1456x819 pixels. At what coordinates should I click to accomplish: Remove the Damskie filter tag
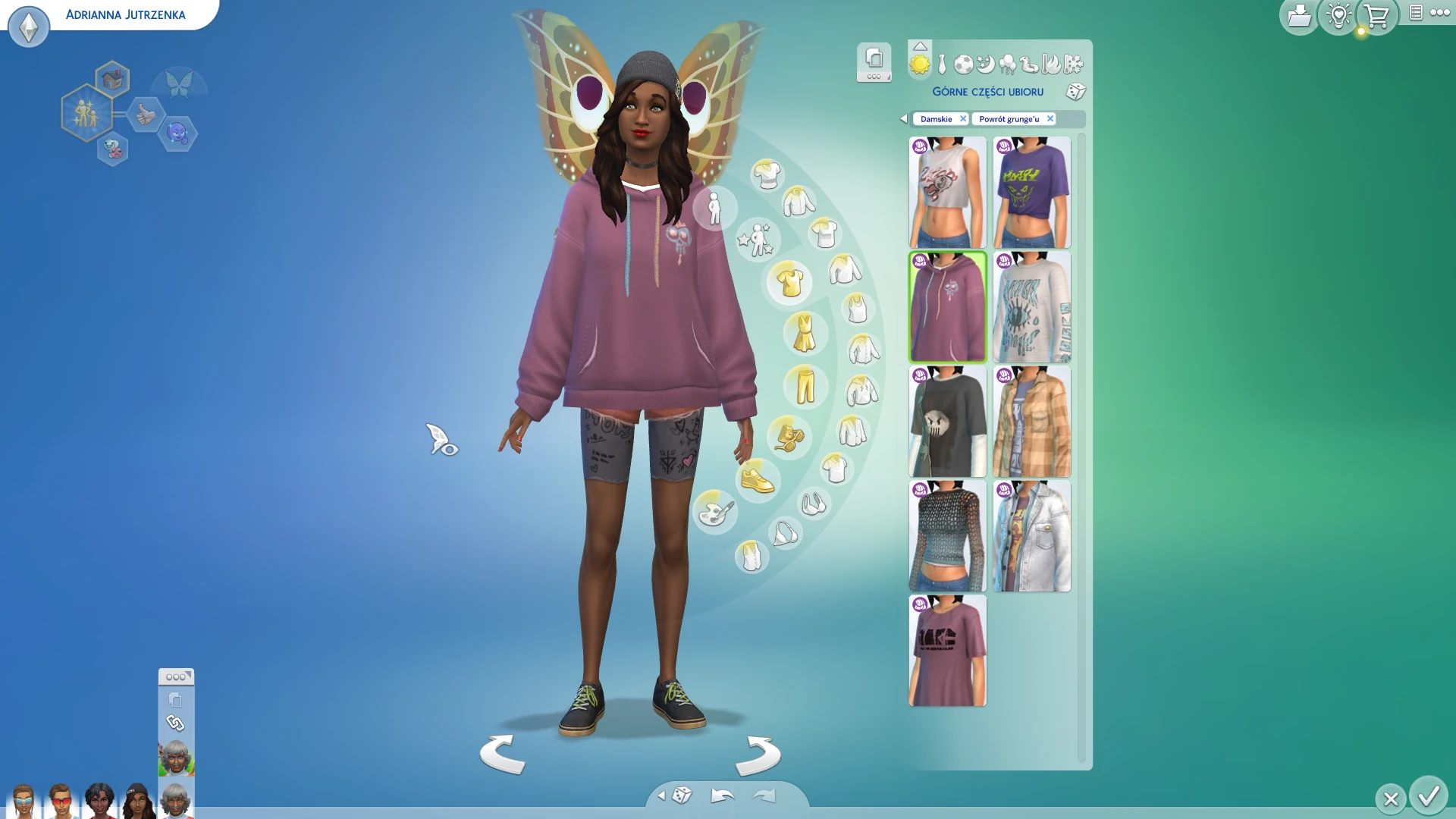[x=963, y=119]
